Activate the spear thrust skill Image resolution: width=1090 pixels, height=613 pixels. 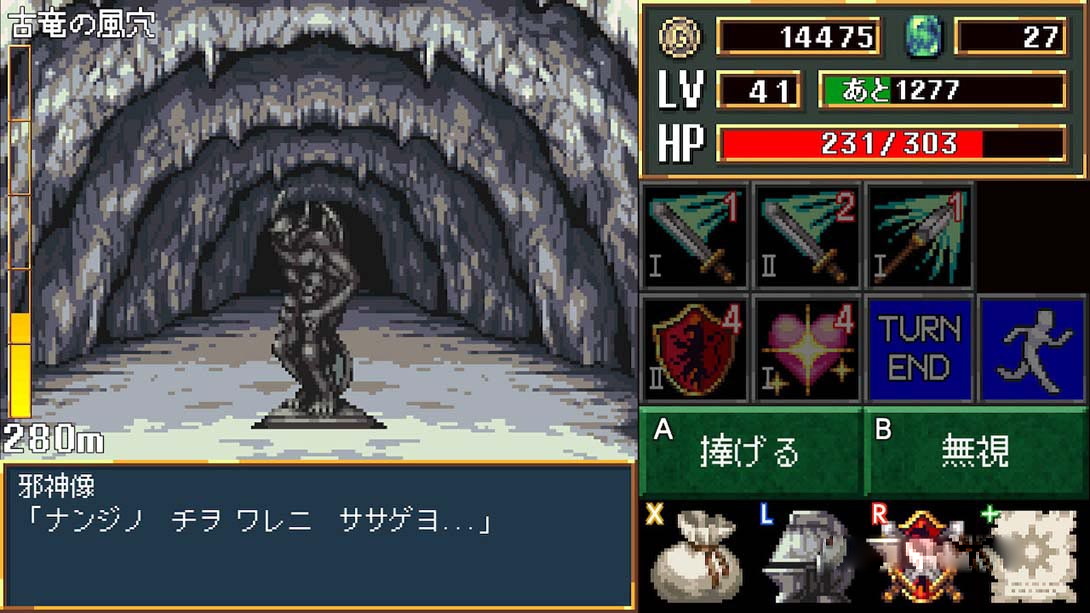click(920, 237)
